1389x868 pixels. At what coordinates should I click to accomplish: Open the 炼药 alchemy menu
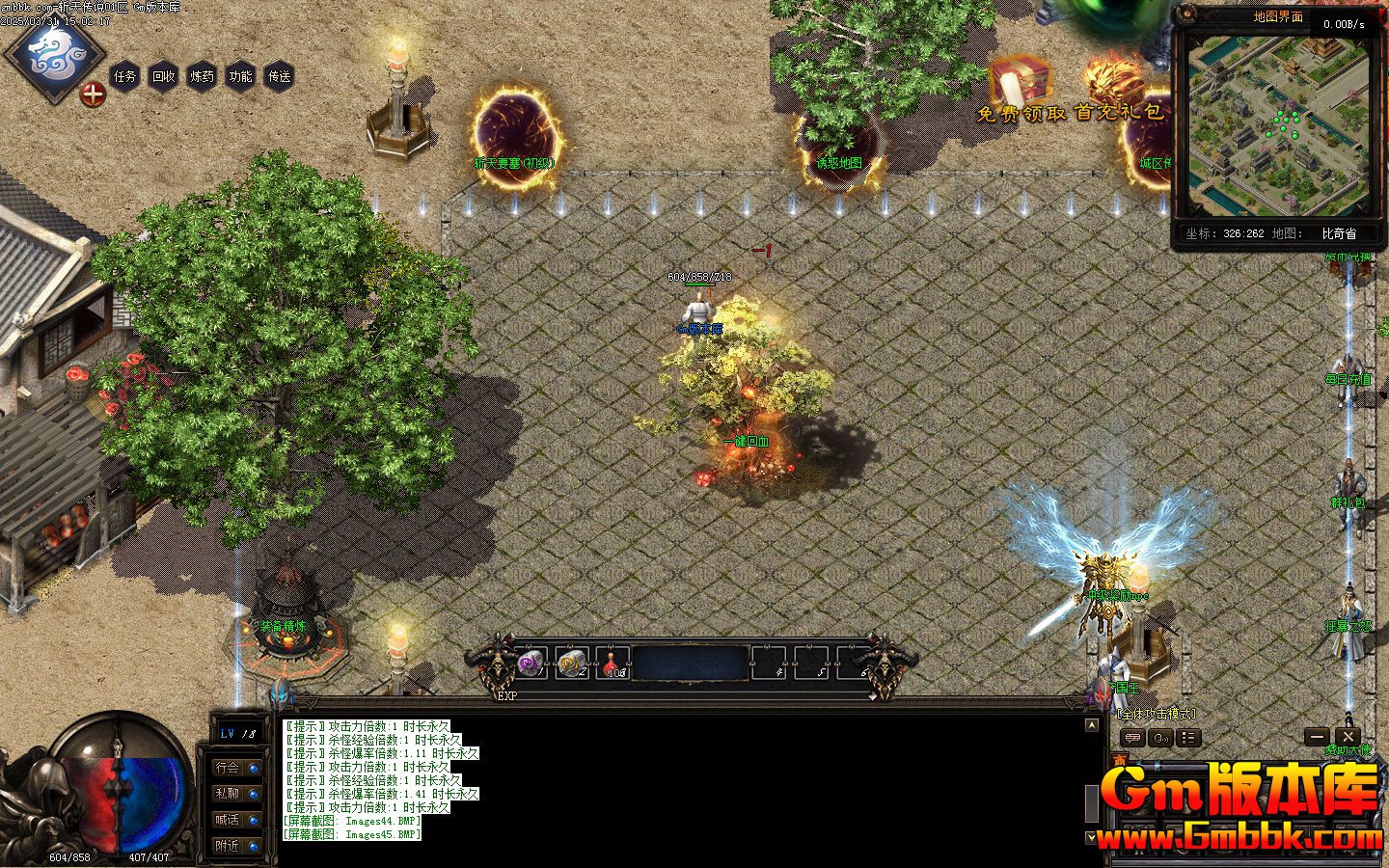[x=203, y=76]
